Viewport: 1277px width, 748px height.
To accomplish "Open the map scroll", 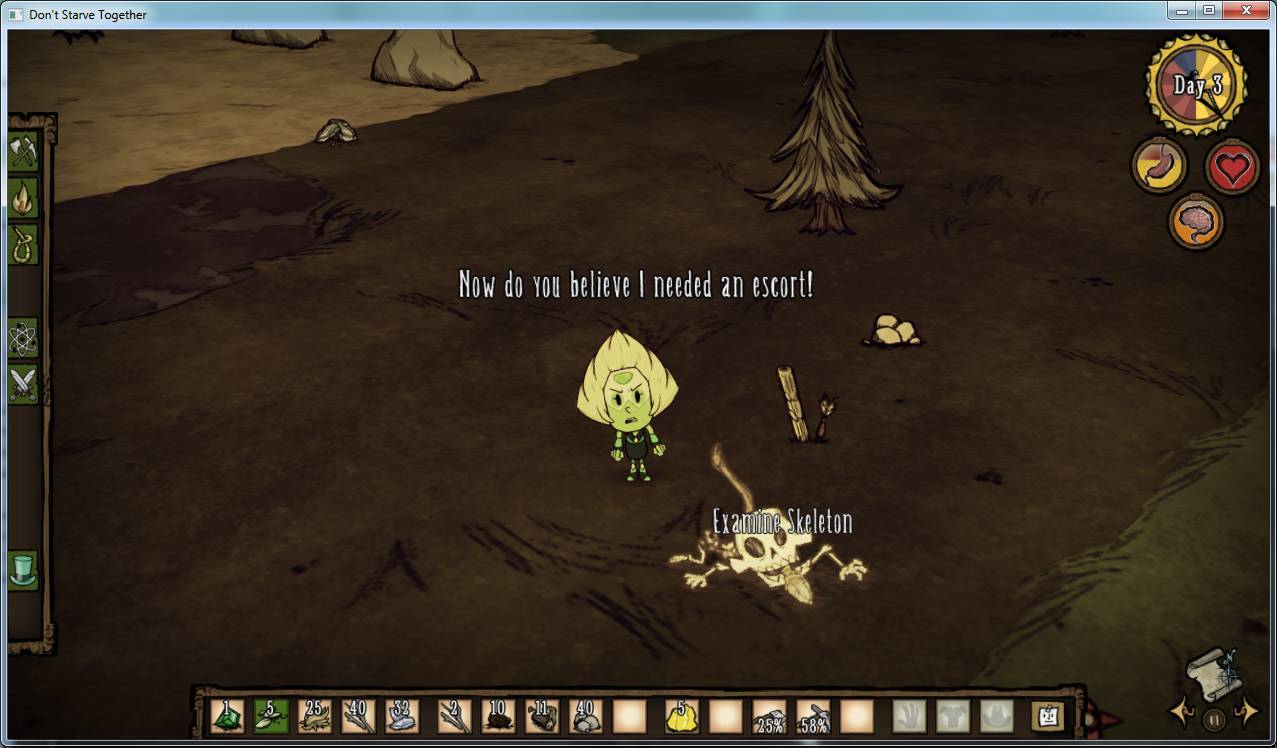I will coord(1214,674).
